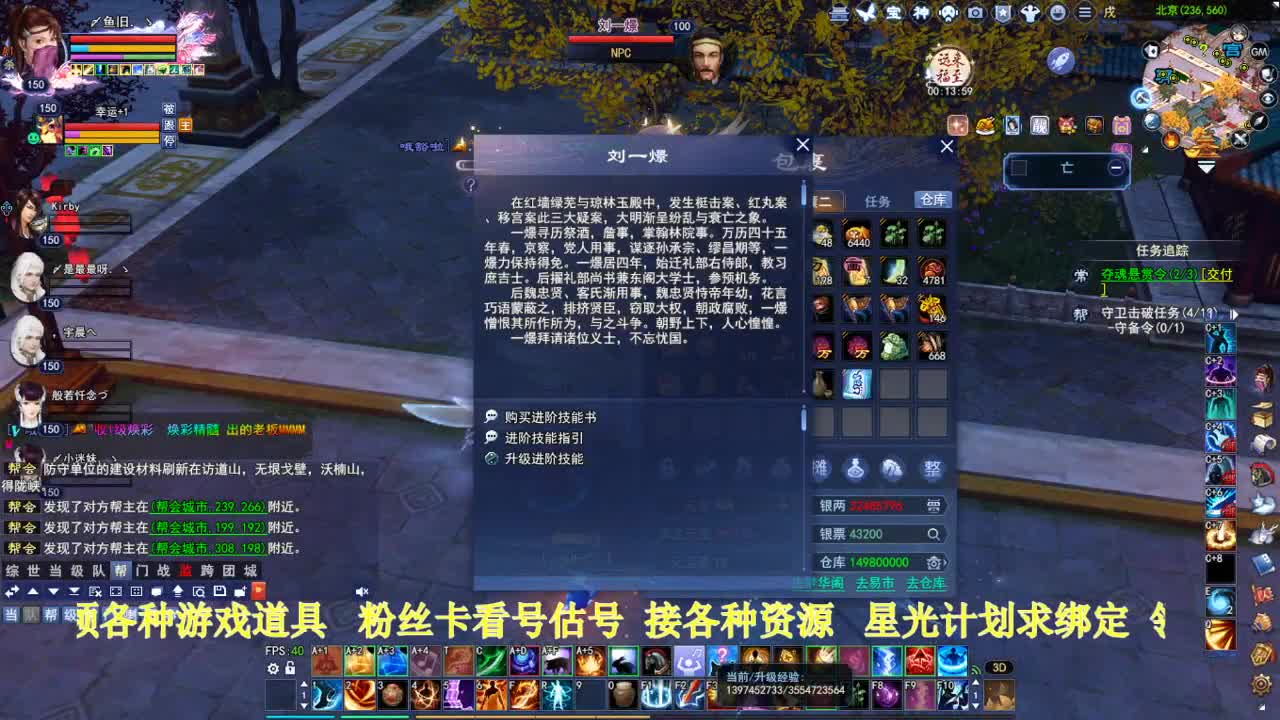Switch to the 仓库 tab in the bag
Image resolution: width=1280 pixels, height=720 pixels.
[x=932, y=199]
